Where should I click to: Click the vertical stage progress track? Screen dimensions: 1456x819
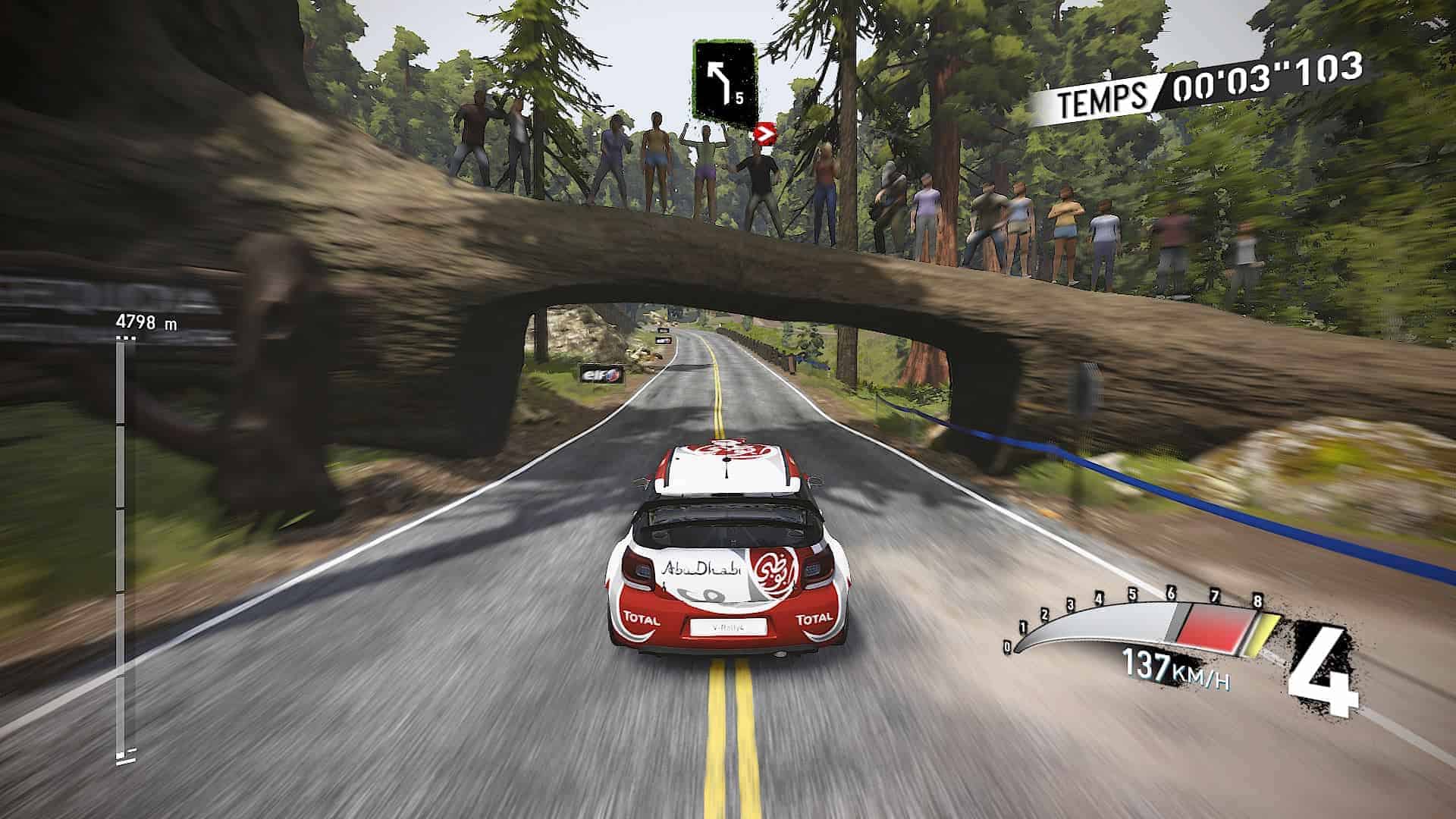121,546
